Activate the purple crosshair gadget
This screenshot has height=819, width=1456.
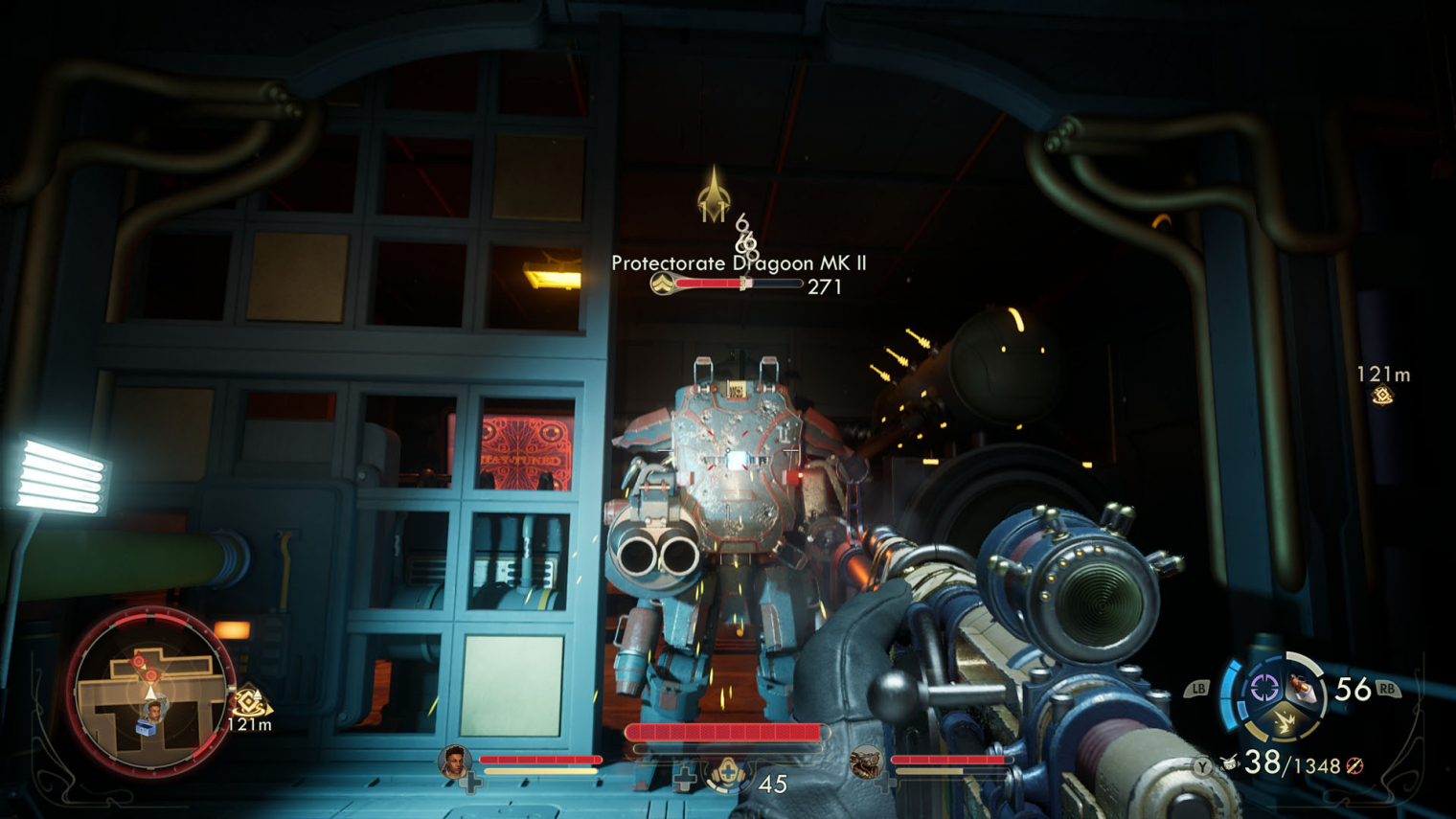click(x=1263, y=687)
